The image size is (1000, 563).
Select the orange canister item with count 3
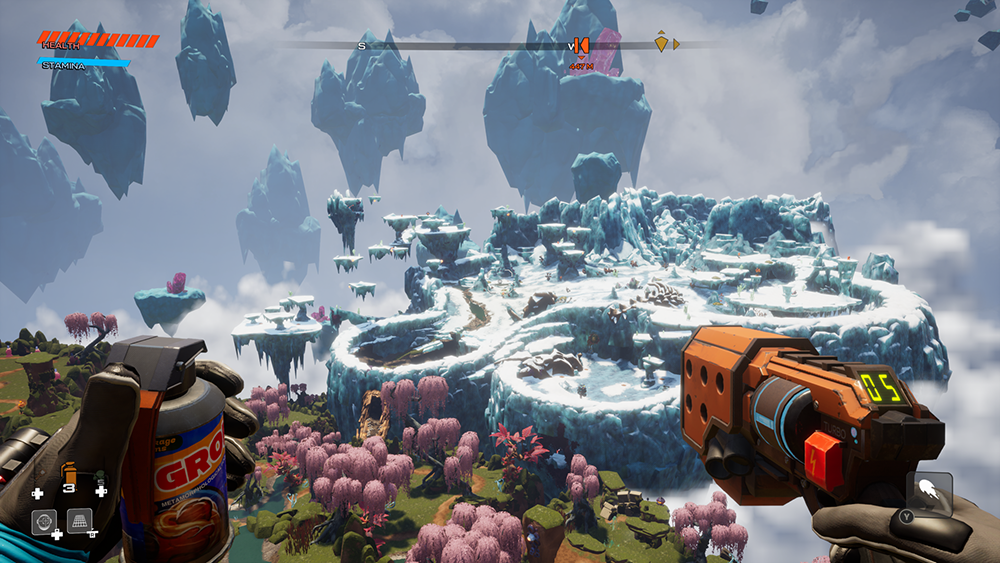69,473
